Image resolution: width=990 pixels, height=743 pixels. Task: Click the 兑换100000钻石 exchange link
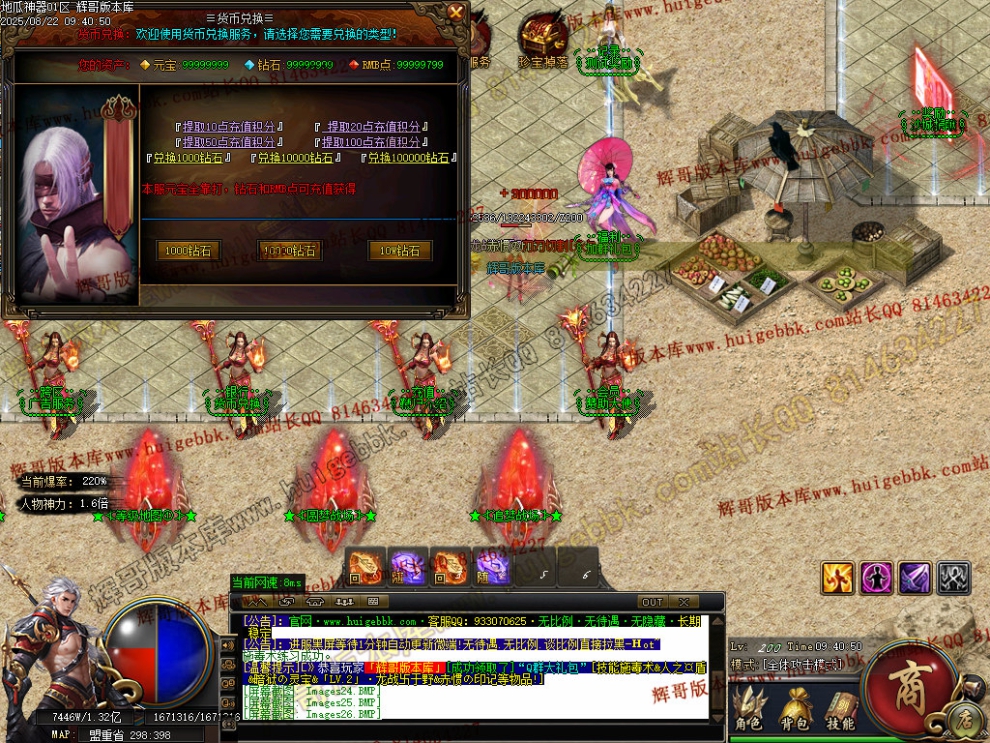(x=408, y=158)
